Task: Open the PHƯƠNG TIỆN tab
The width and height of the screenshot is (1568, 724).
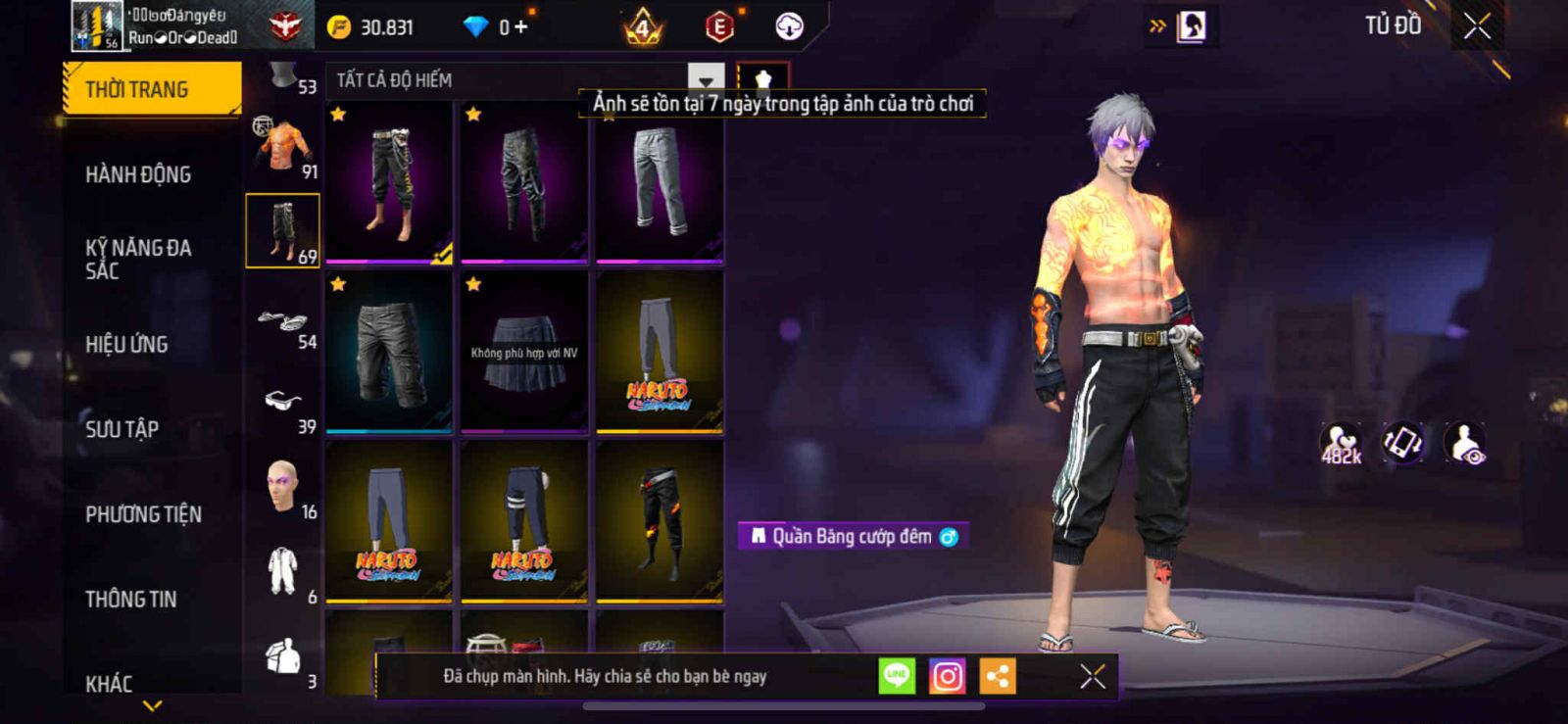Action: [x=143, y=514]
